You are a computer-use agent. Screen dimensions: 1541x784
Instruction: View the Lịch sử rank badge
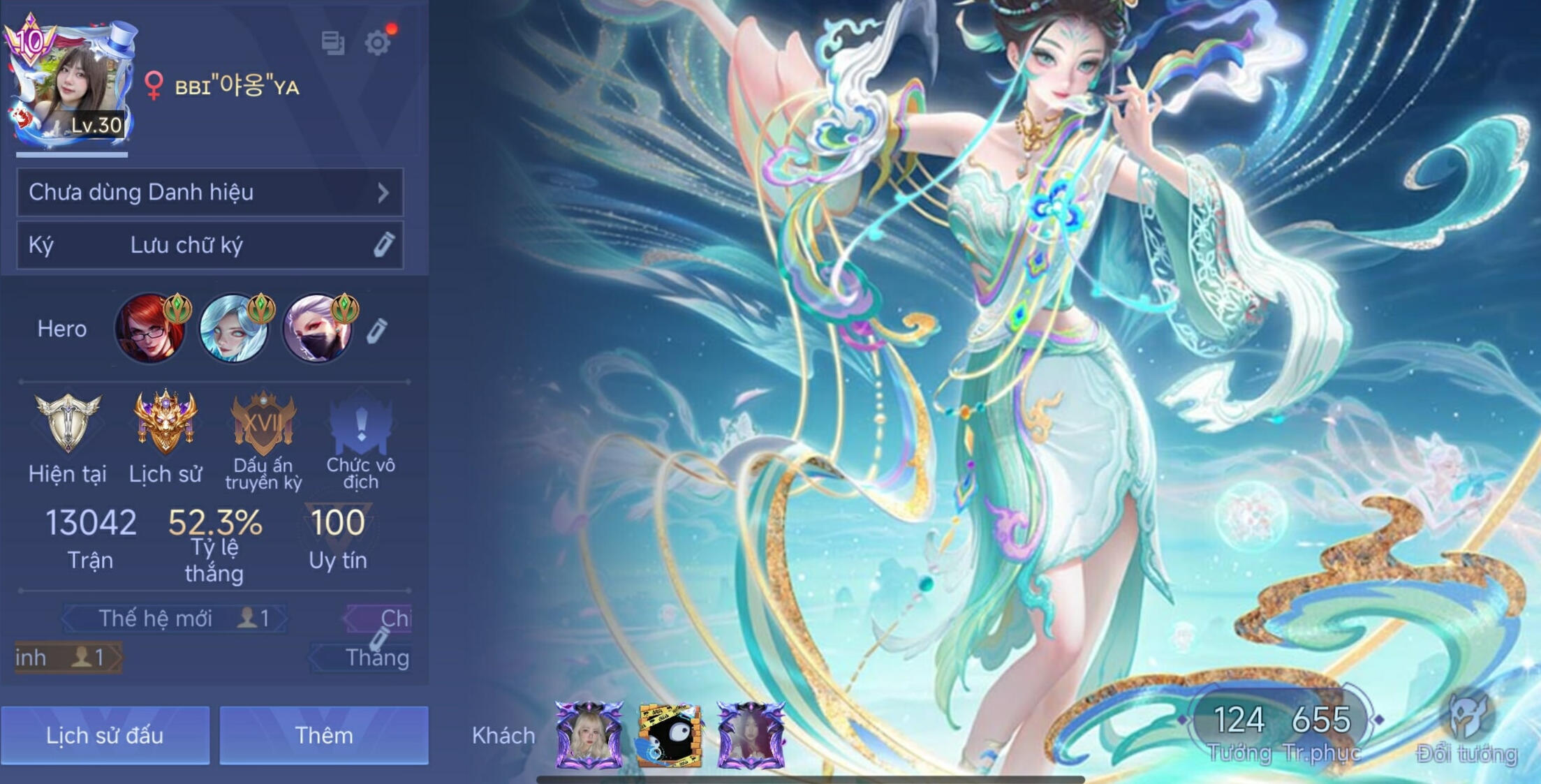(165, 423)
